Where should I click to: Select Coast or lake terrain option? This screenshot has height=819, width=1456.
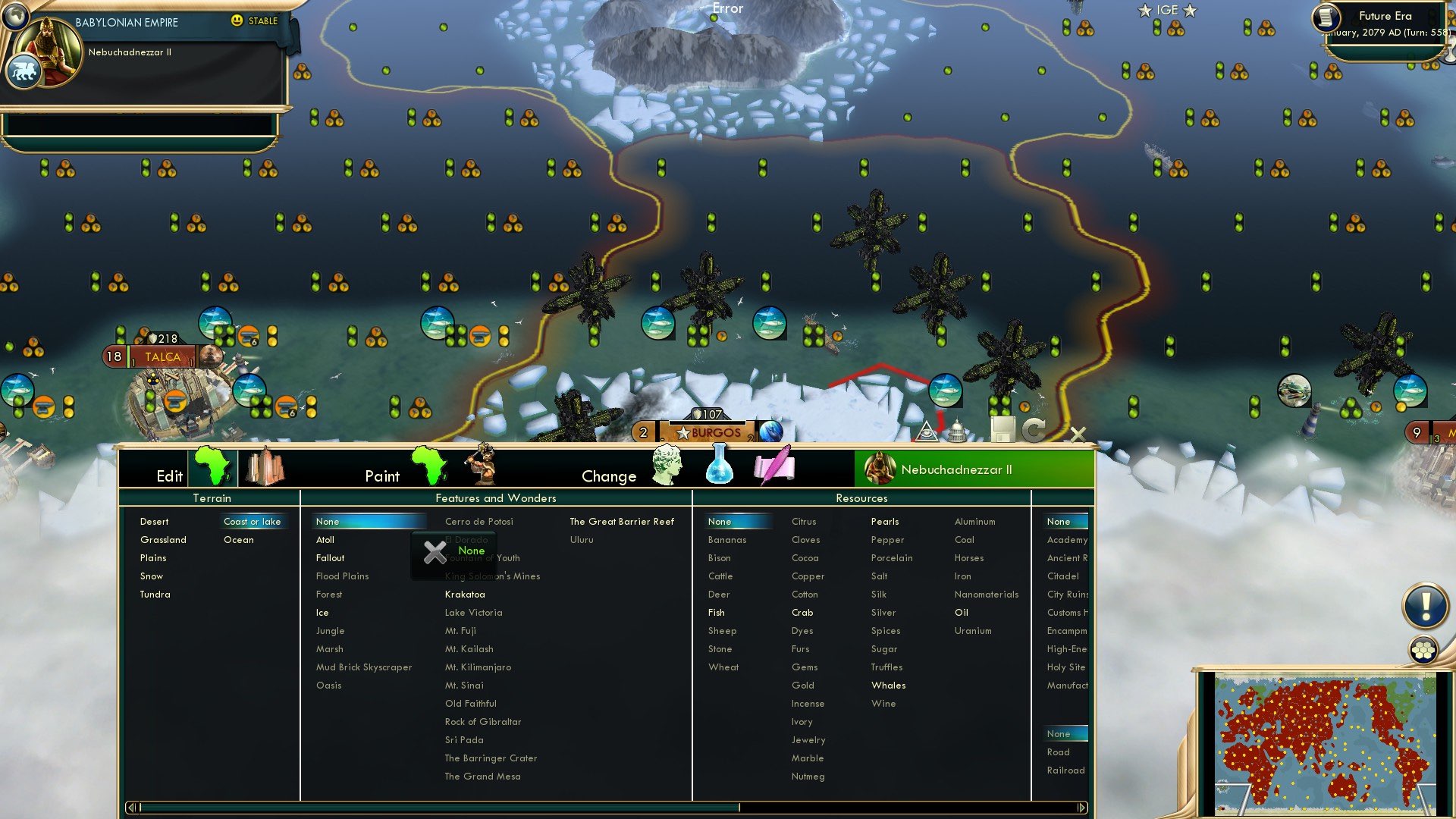(253, 521)
